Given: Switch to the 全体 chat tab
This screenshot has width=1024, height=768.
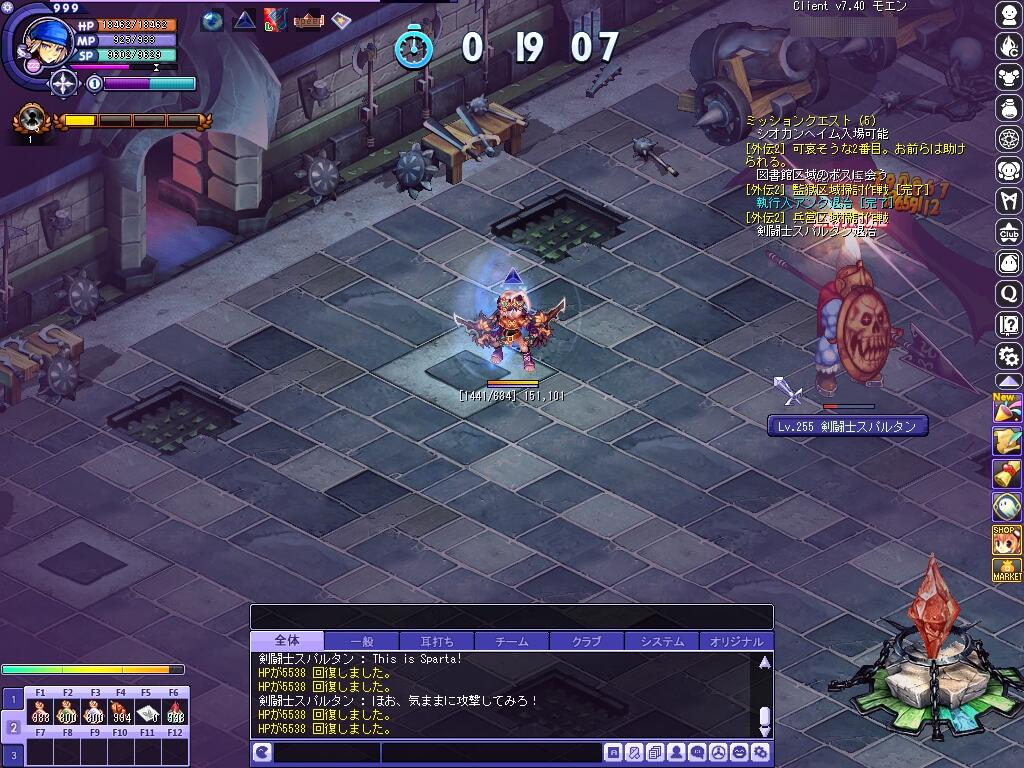Looking at the screenshot, I should click(287, 641).
